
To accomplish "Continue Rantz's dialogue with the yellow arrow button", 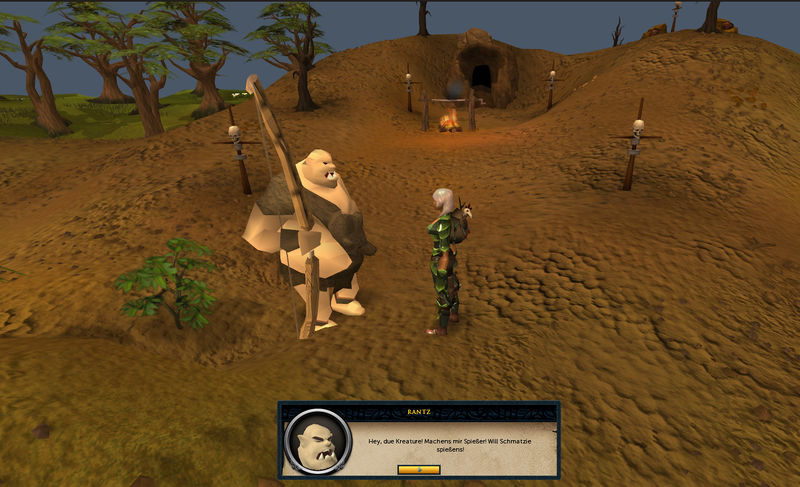I will point(418,468).
